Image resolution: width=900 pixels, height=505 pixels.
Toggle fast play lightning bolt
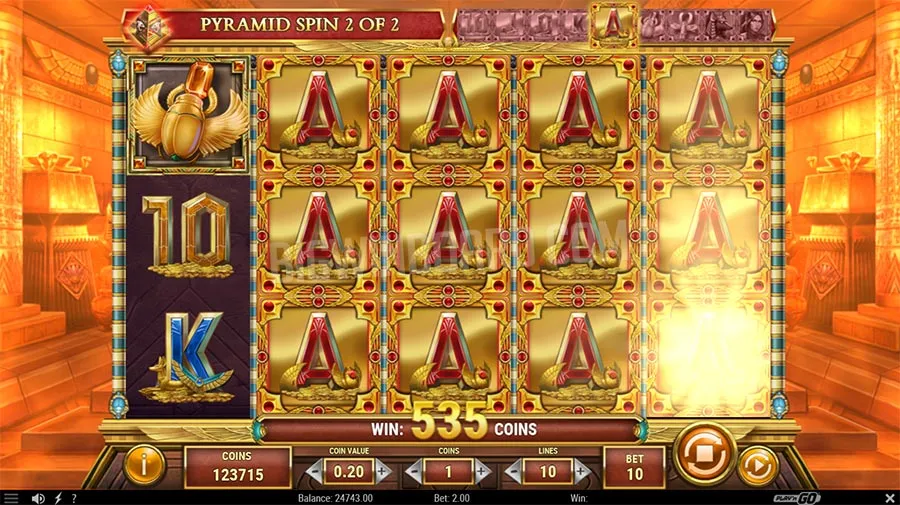pos(57,498)
